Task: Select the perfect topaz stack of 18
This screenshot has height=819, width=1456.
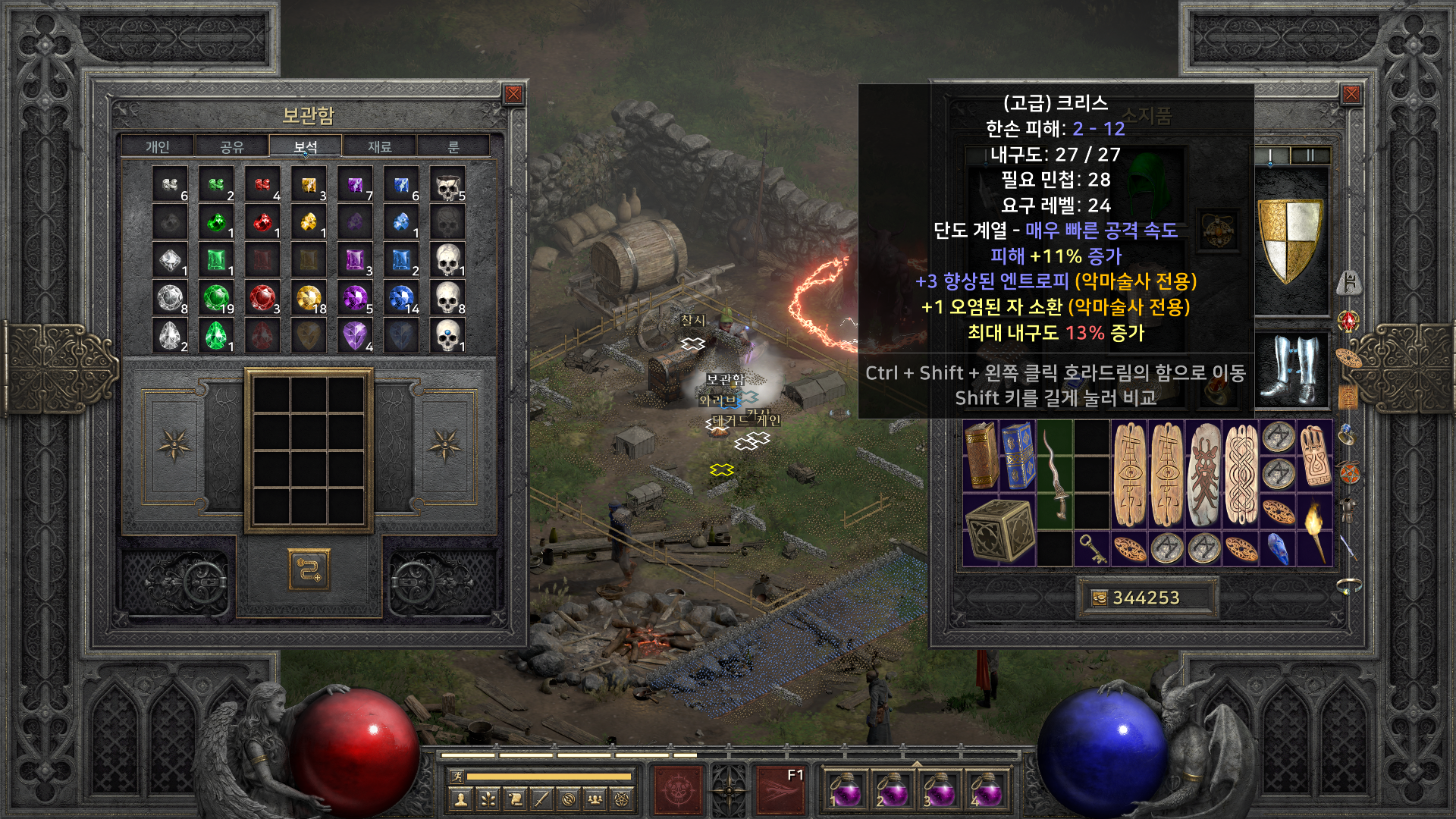Action: click(309, 298)
